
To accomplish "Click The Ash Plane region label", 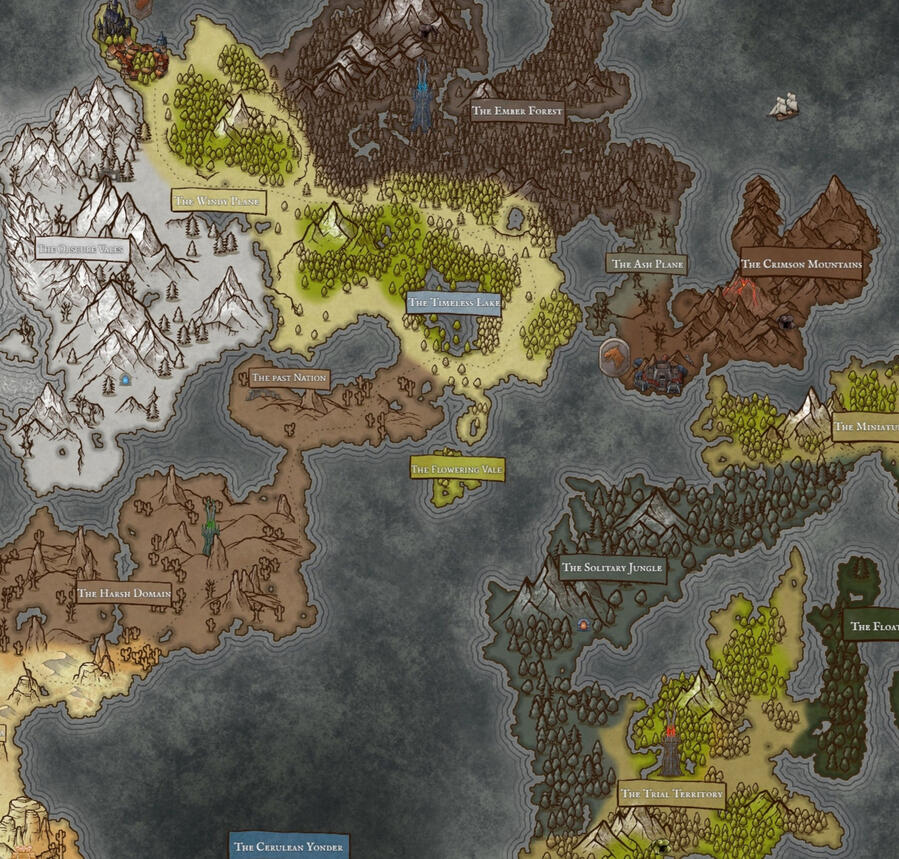I will tap(647, 264).
